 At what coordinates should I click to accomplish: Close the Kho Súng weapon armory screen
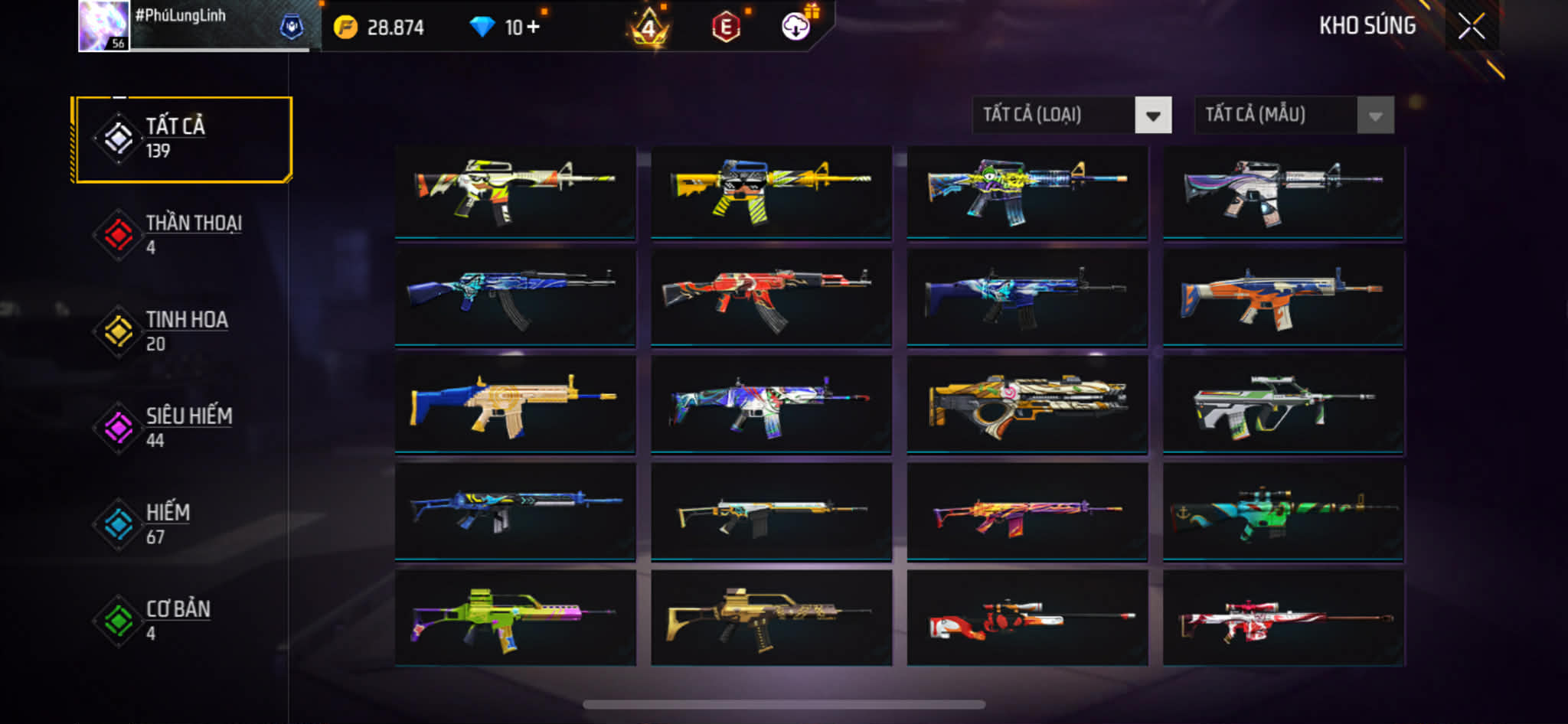tap(1471, 27)
